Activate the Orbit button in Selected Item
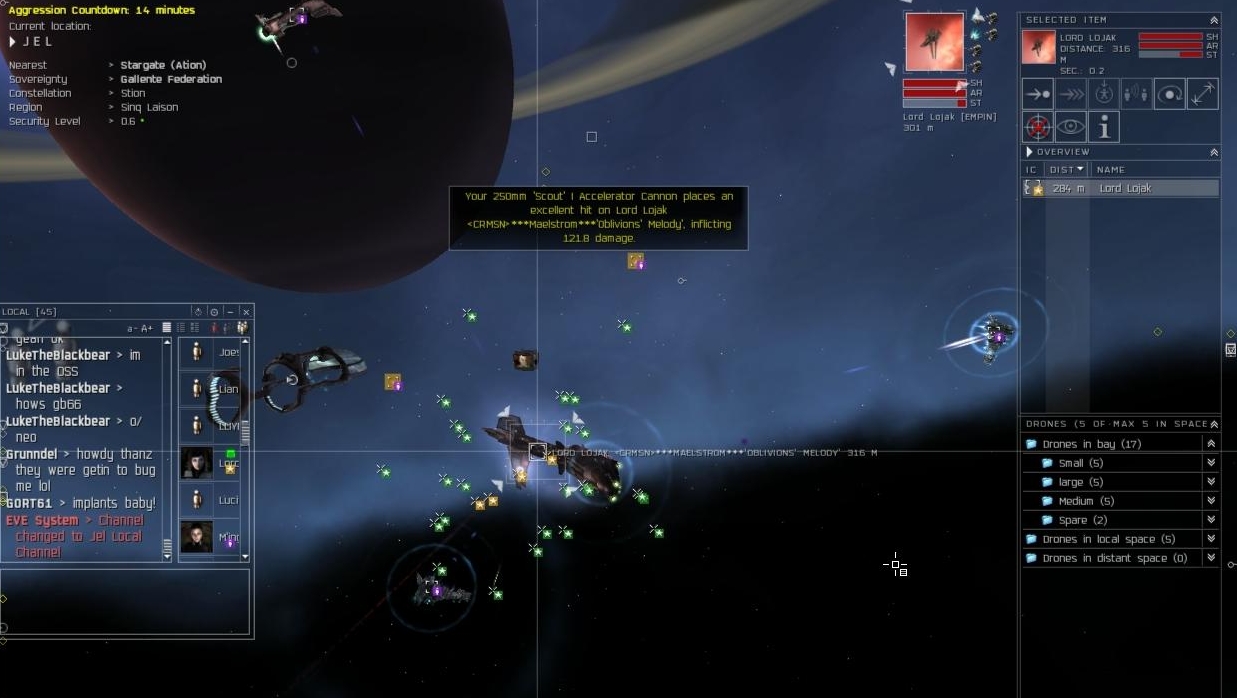Viewport: 1237px width, 698px height. point(1169,94)
